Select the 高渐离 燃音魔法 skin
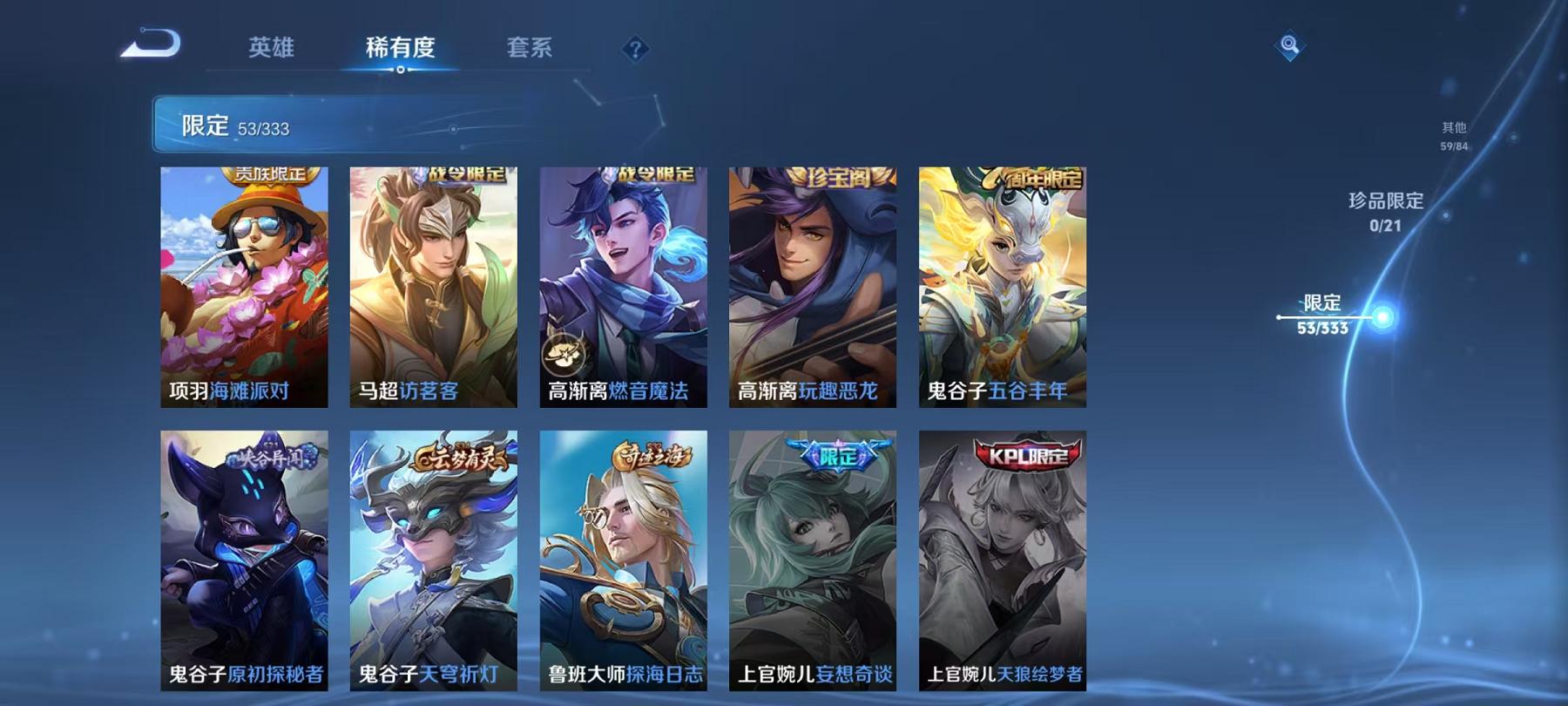Image resolution: width=1568 pixels, height=706 pixels. click(x=622, y=288)
